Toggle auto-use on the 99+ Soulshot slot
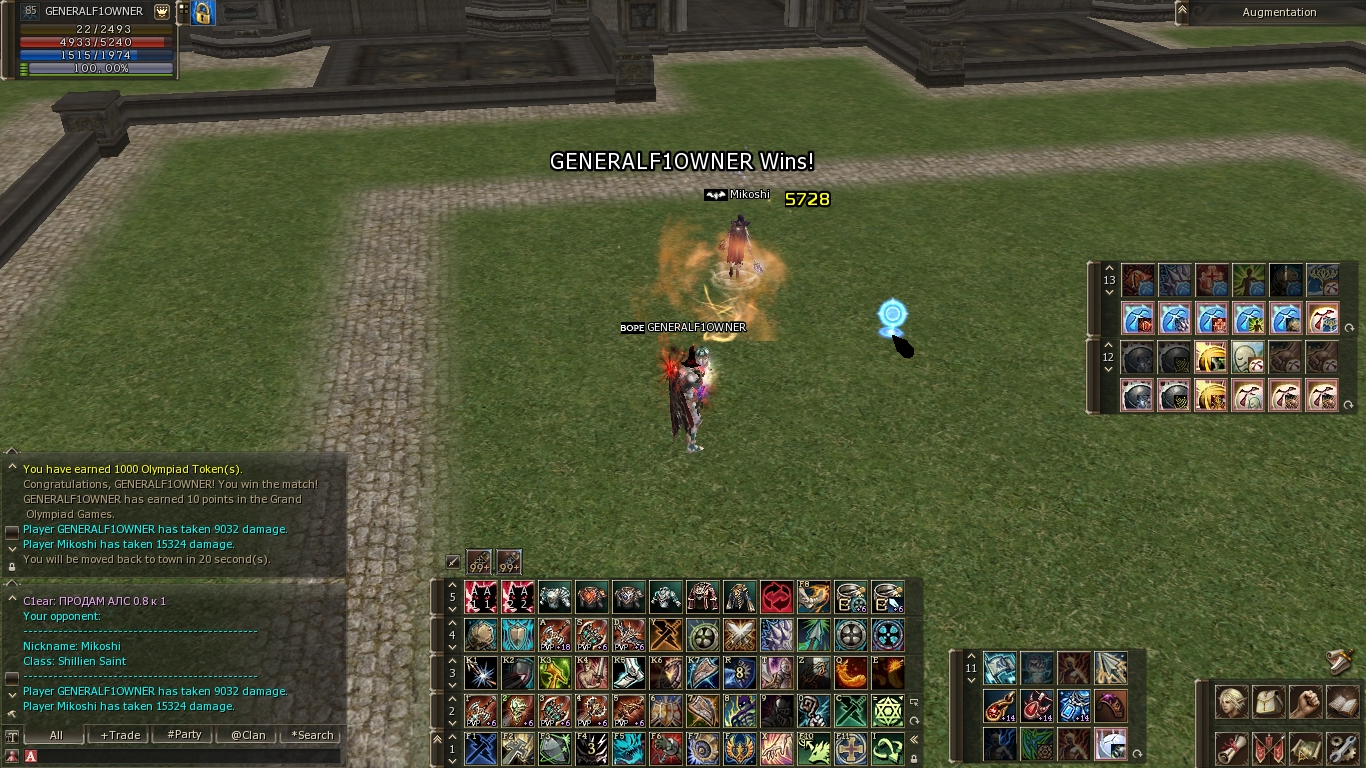The image size is (1366, 768). click(479, 561)
